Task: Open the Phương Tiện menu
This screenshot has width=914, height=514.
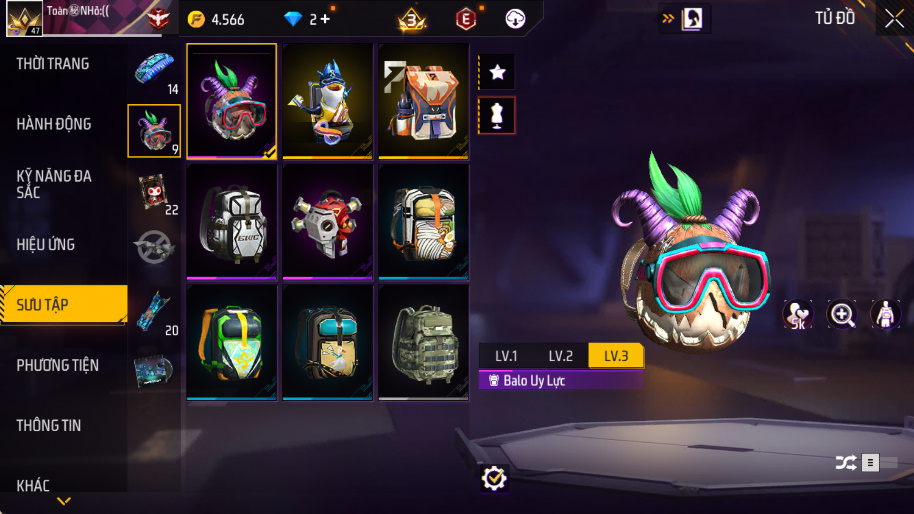Action: point(58,365)
